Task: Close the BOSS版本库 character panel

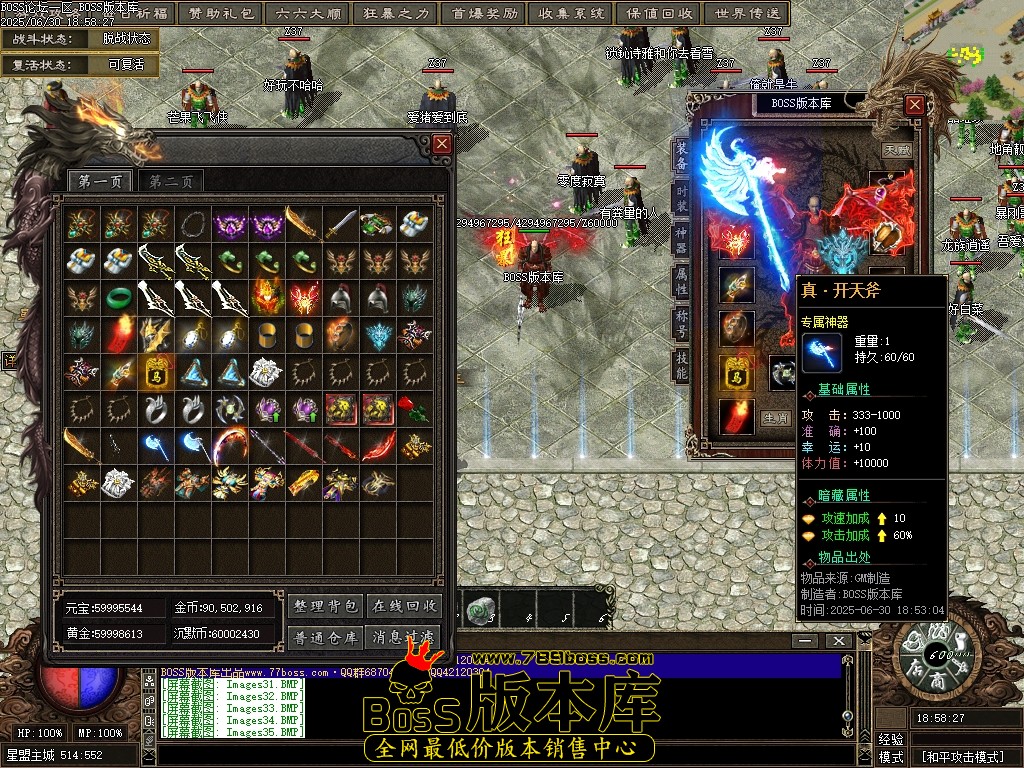Action: 914,104
